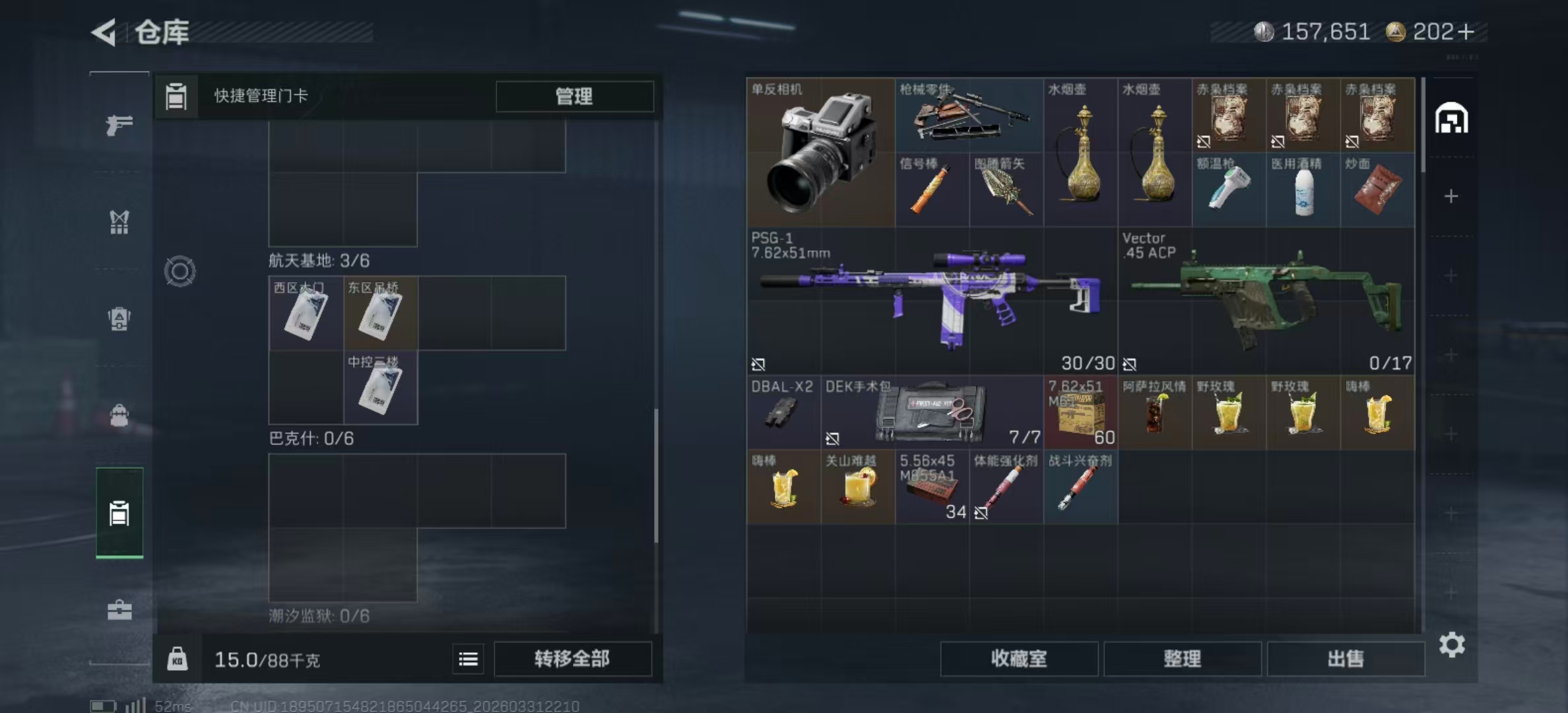
Task: Toggle the lock marker on the Vector SMG
Action: pyautogui.click(x=1131, y=364)
